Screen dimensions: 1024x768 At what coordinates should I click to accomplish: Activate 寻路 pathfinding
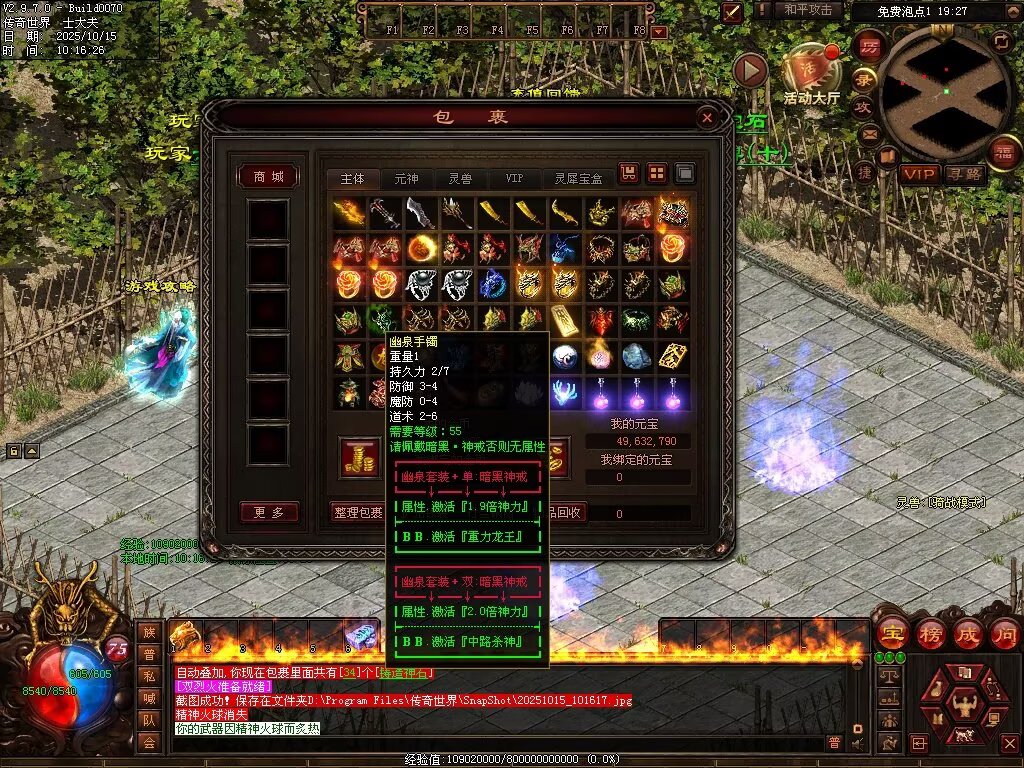coord(964,174)
